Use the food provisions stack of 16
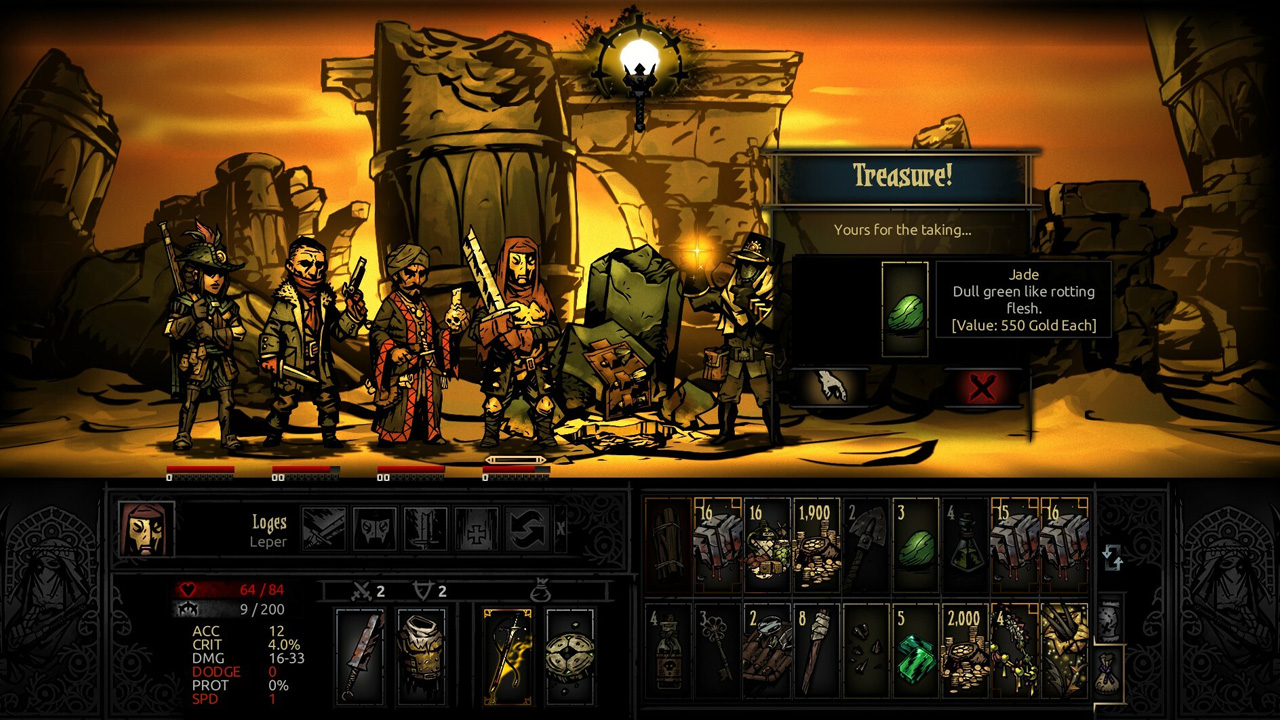The height and width of the screenshot is (720, 1280). tap(767, 546)
